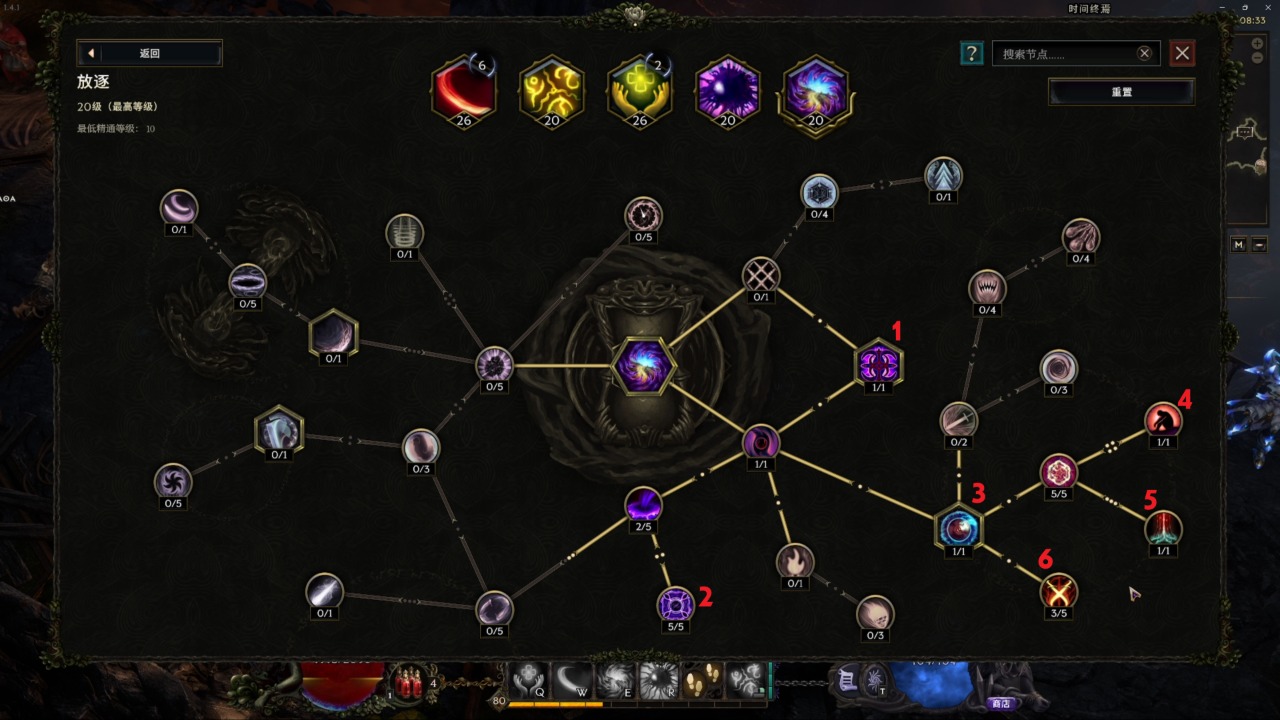Click the blue orb node labeled red 3
This screenshot has width=1280, height=720.
pos(958,527)
